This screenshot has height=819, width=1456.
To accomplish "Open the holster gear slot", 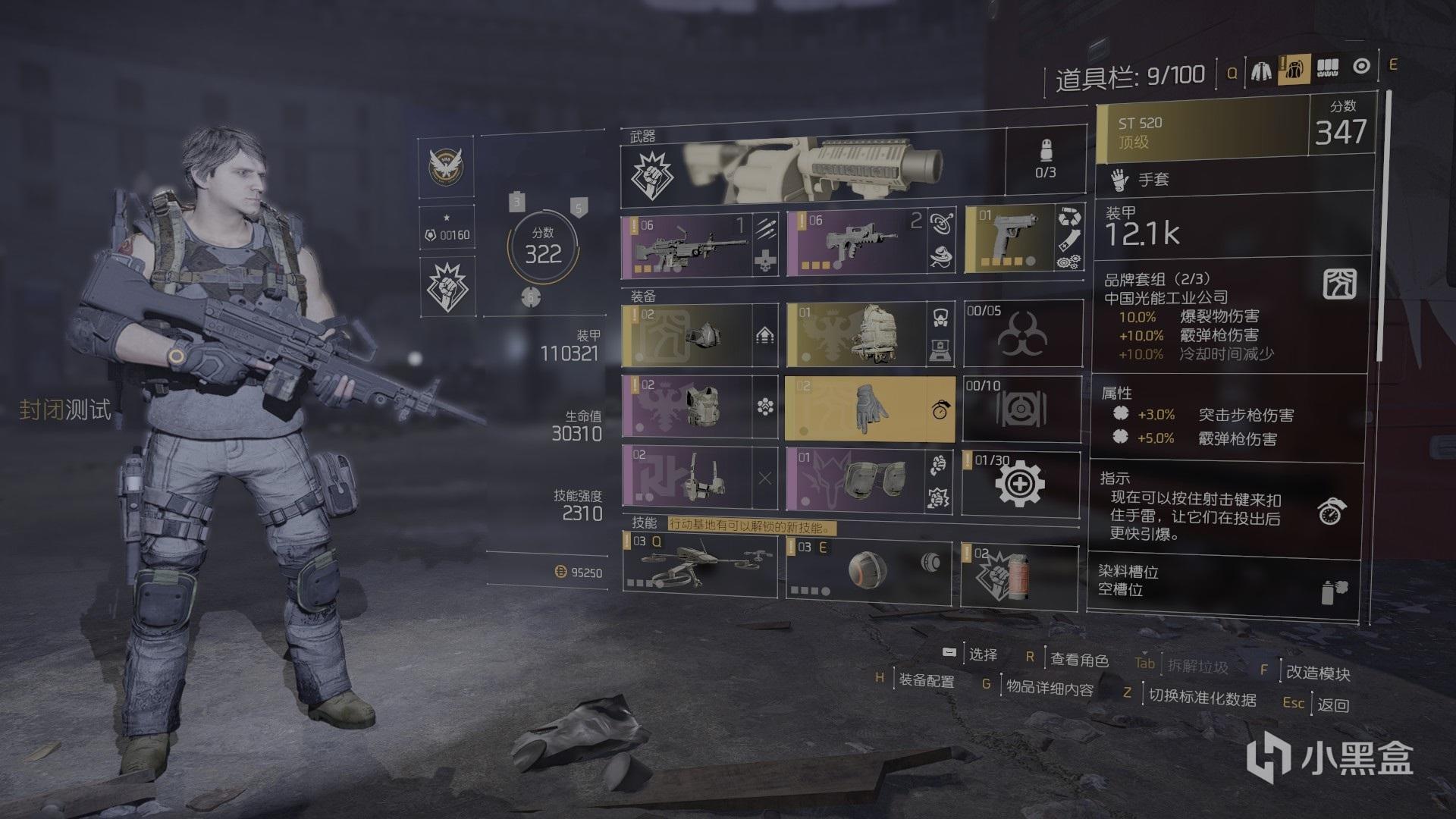I will tap(688, 476).
